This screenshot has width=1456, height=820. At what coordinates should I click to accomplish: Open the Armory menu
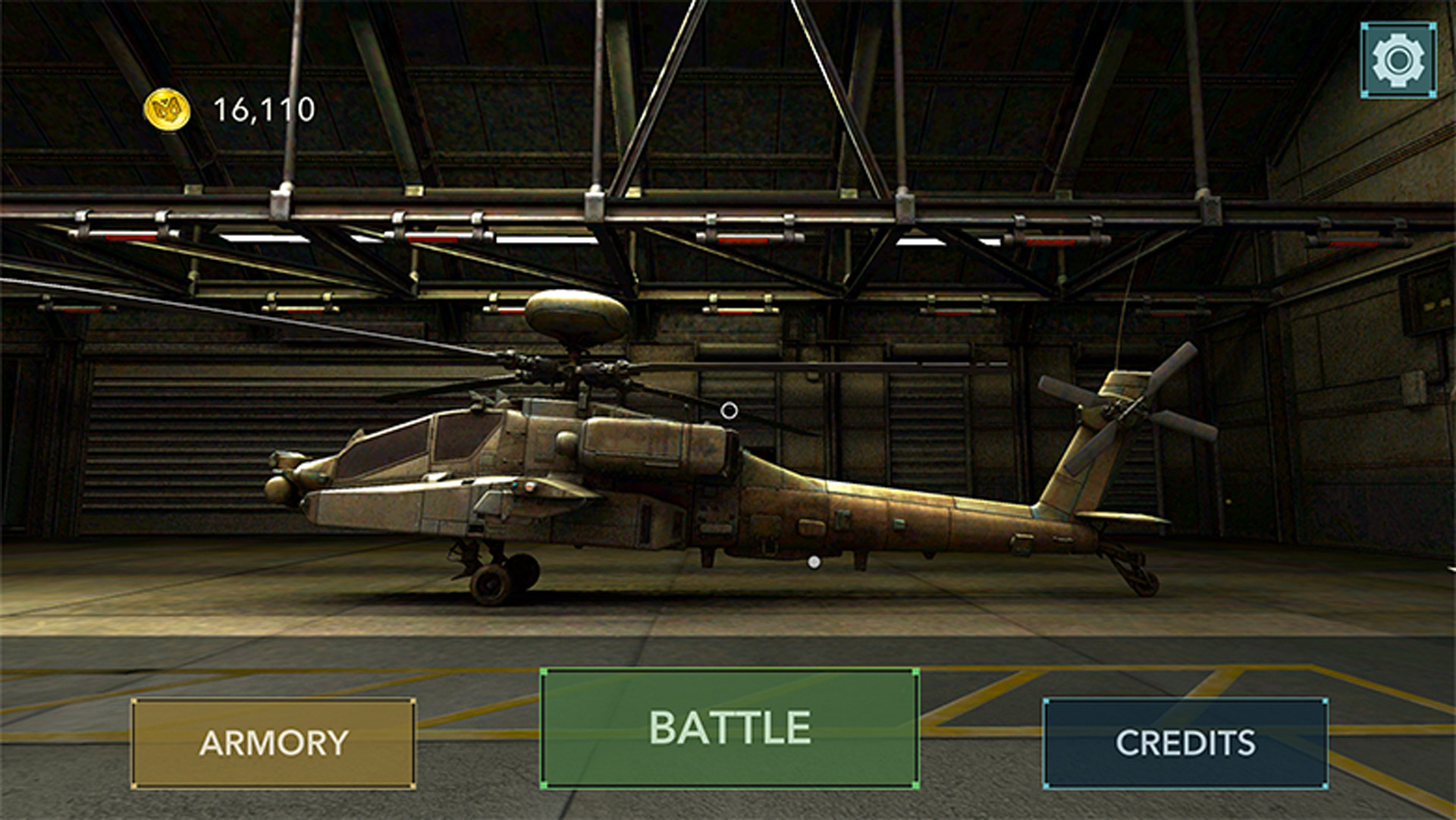(273, 743)
